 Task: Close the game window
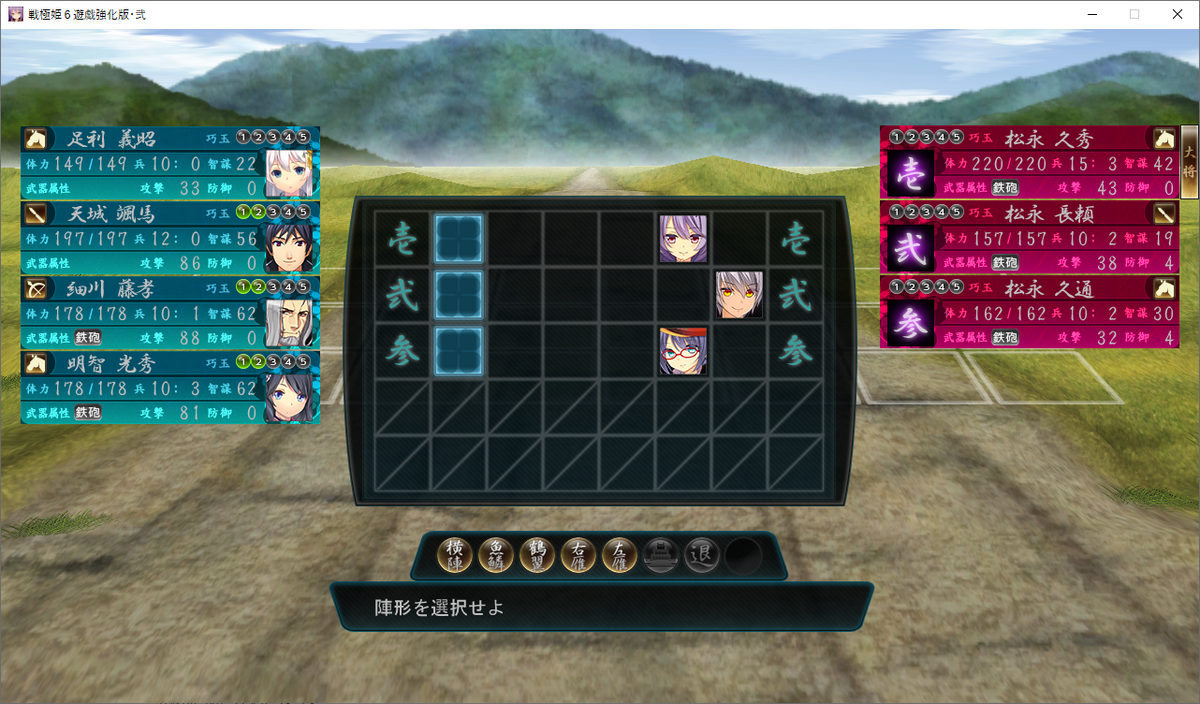(x=1177, y=14)
